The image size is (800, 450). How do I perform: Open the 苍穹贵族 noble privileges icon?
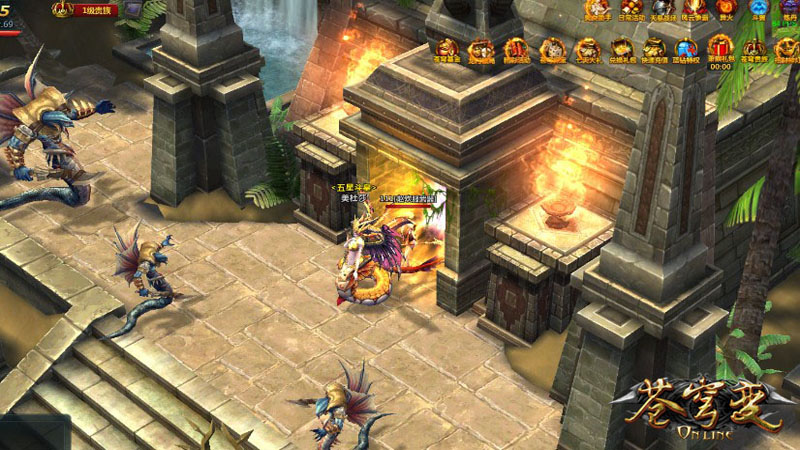(756, 48)
